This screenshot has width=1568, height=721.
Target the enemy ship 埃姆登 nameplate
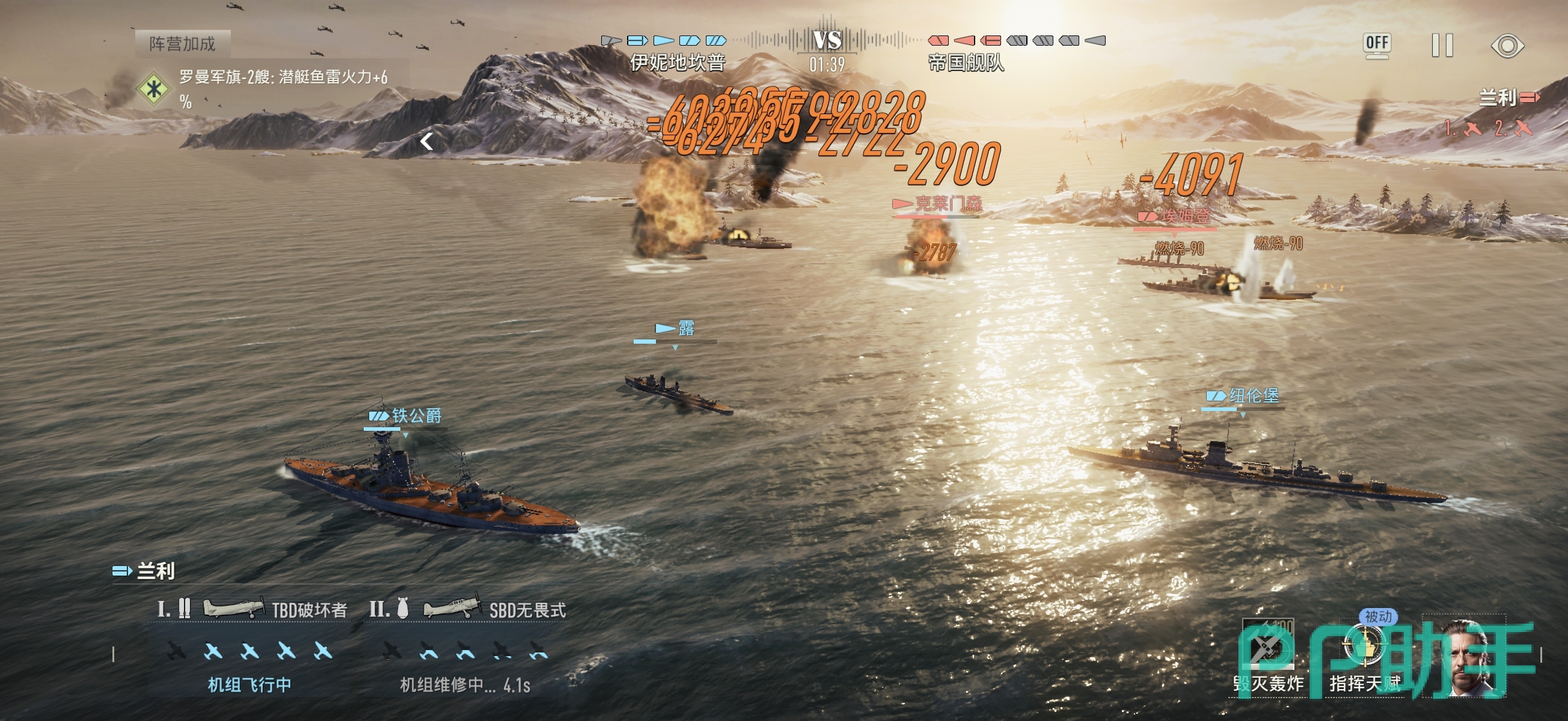coord(1175,216)
